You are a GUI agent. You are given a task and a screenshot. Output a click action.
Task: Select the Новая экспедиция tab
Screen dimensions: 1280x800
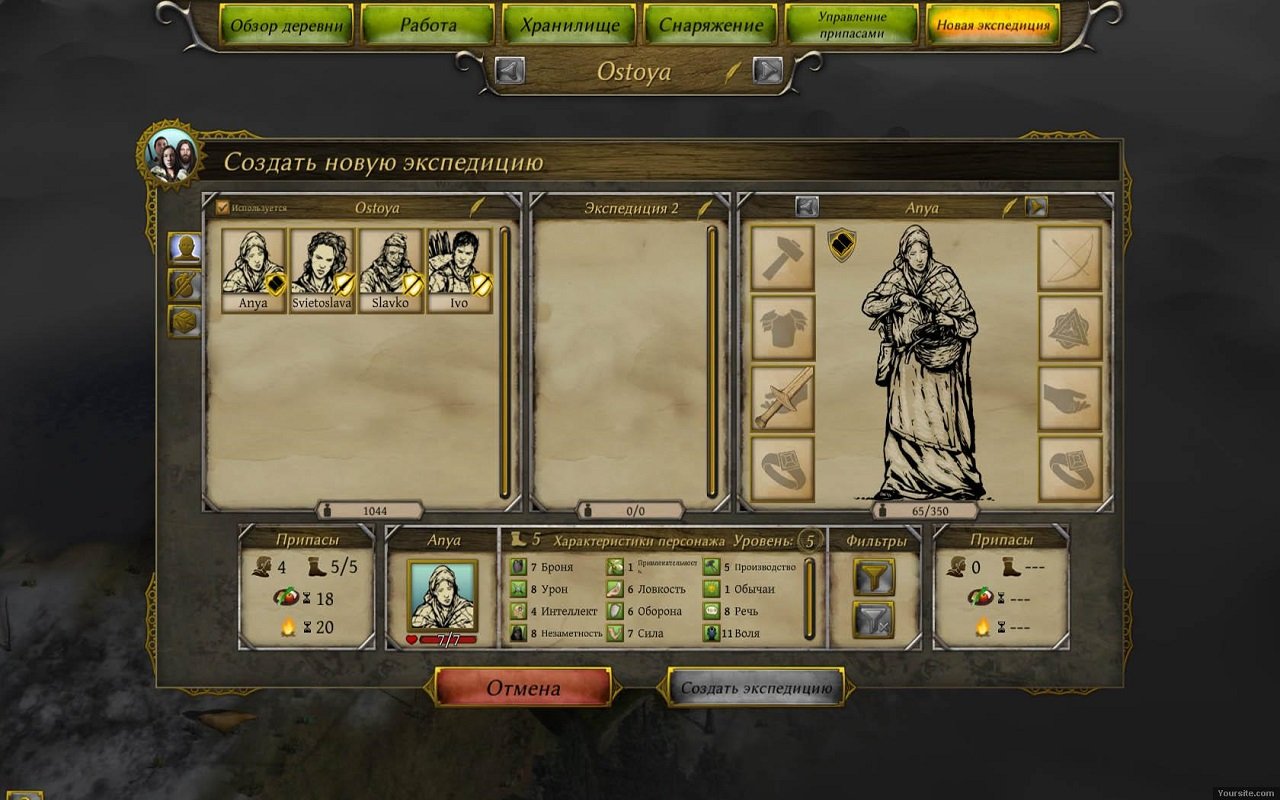[x=993, y=25]
